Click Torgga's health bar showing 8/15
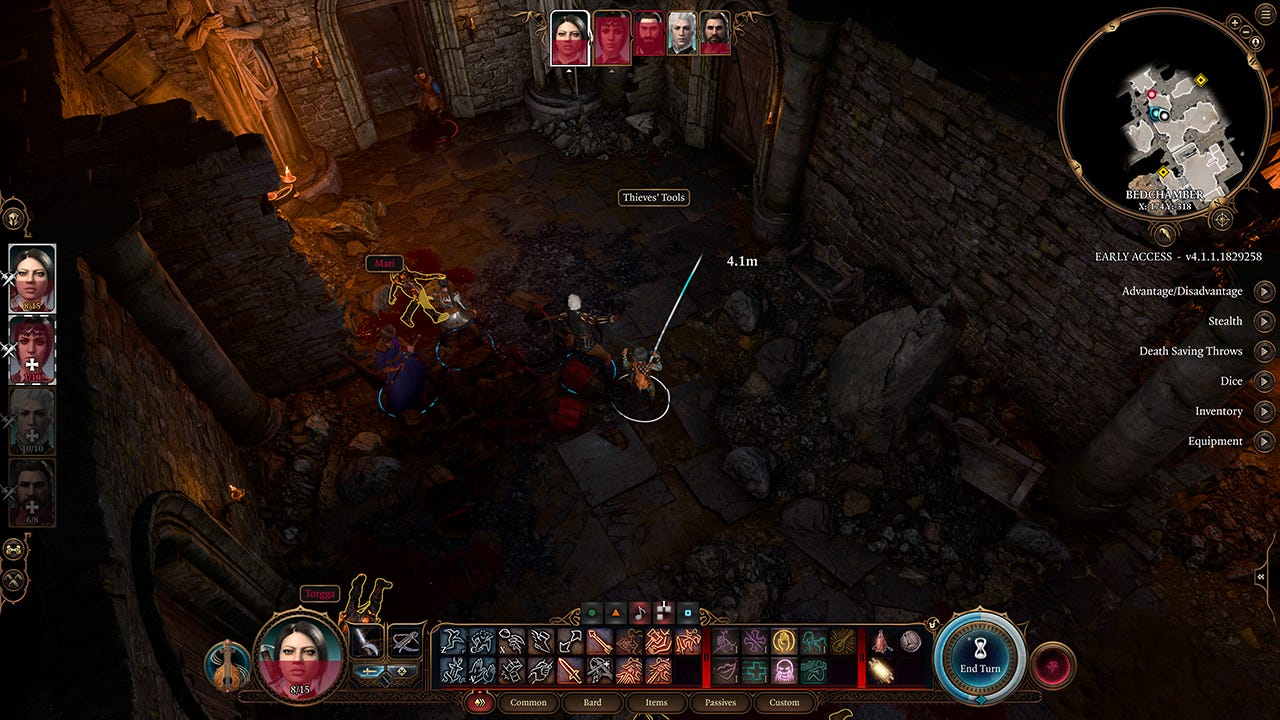 [299, 687]
